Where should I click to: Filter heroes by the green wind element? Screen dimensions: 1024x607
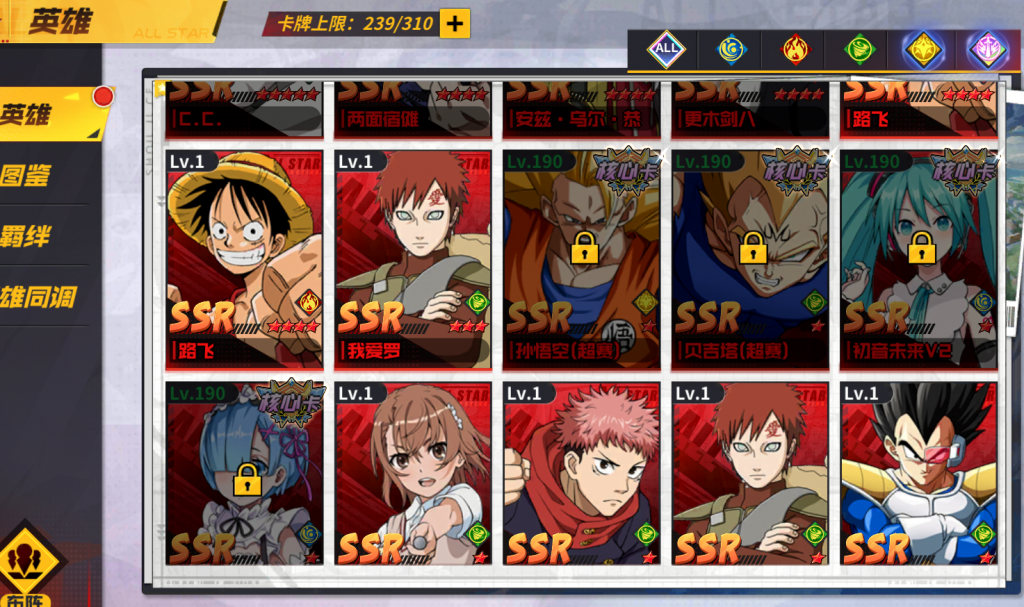pos(859,48)
